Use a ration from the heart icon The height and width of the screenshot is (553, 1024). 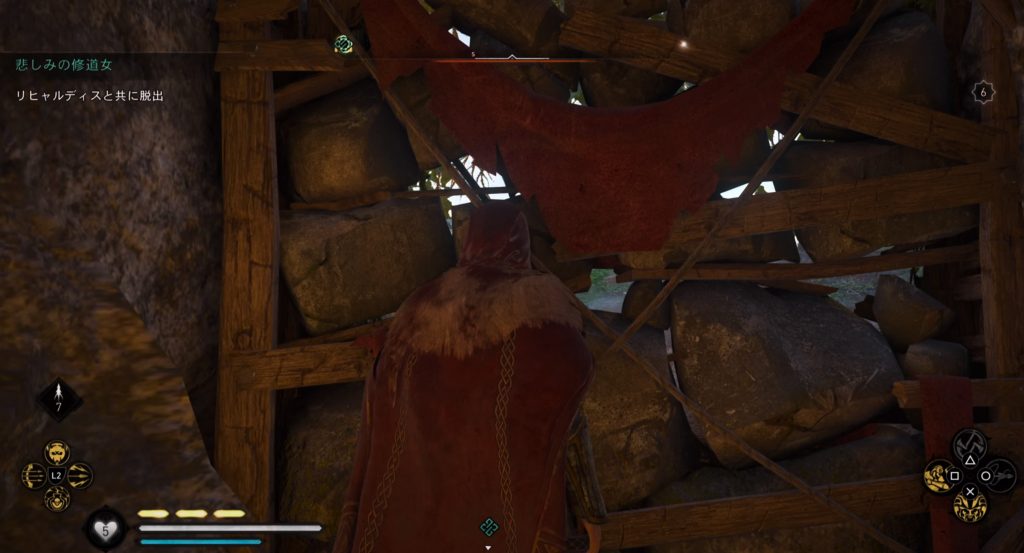pos(104,527)
